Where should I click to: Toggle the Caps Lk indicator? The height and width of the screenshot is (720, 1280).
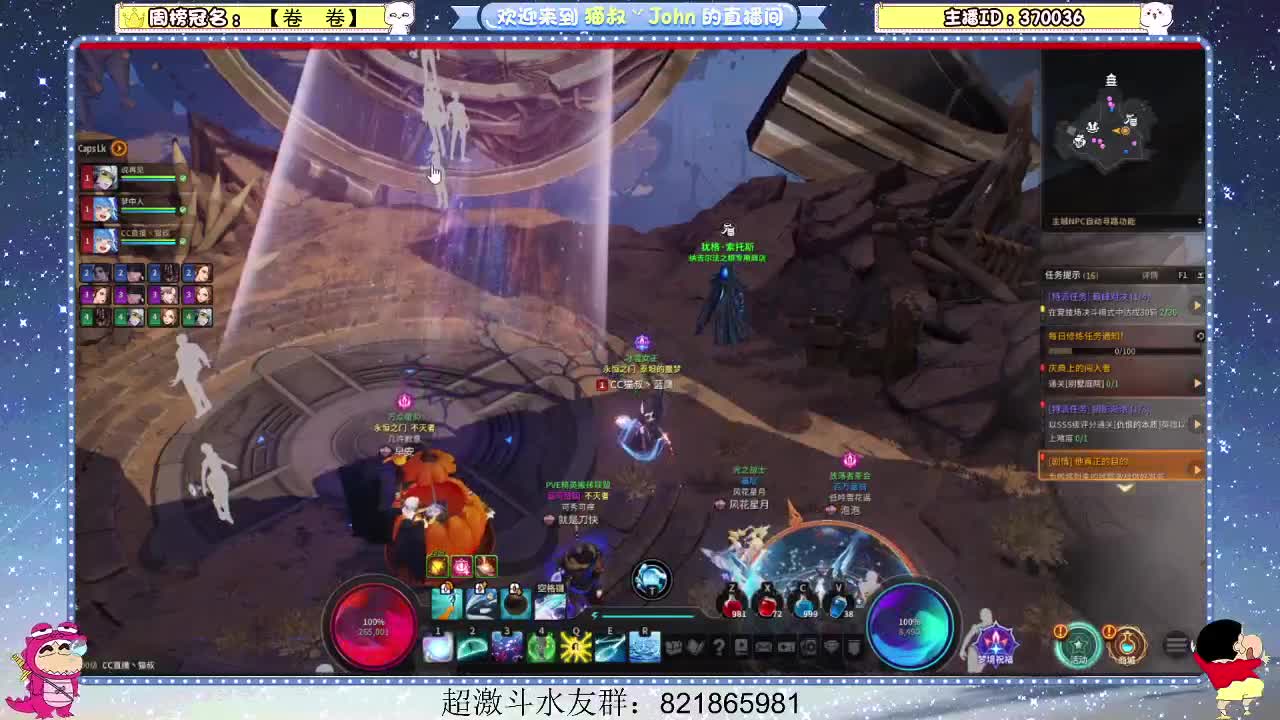coord(118,148)
